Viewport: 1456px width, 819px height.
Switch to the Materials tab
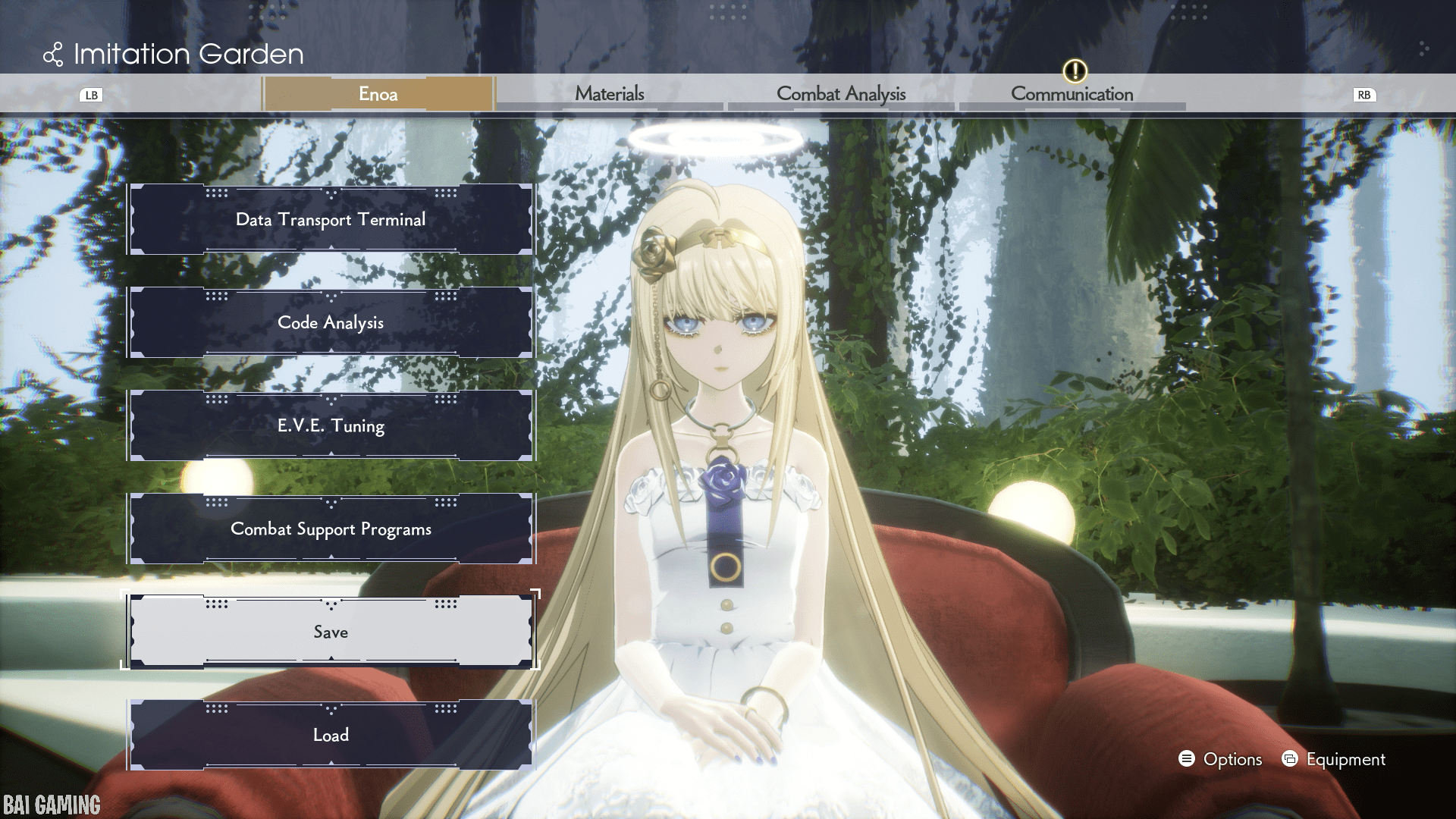pos(610,94)
